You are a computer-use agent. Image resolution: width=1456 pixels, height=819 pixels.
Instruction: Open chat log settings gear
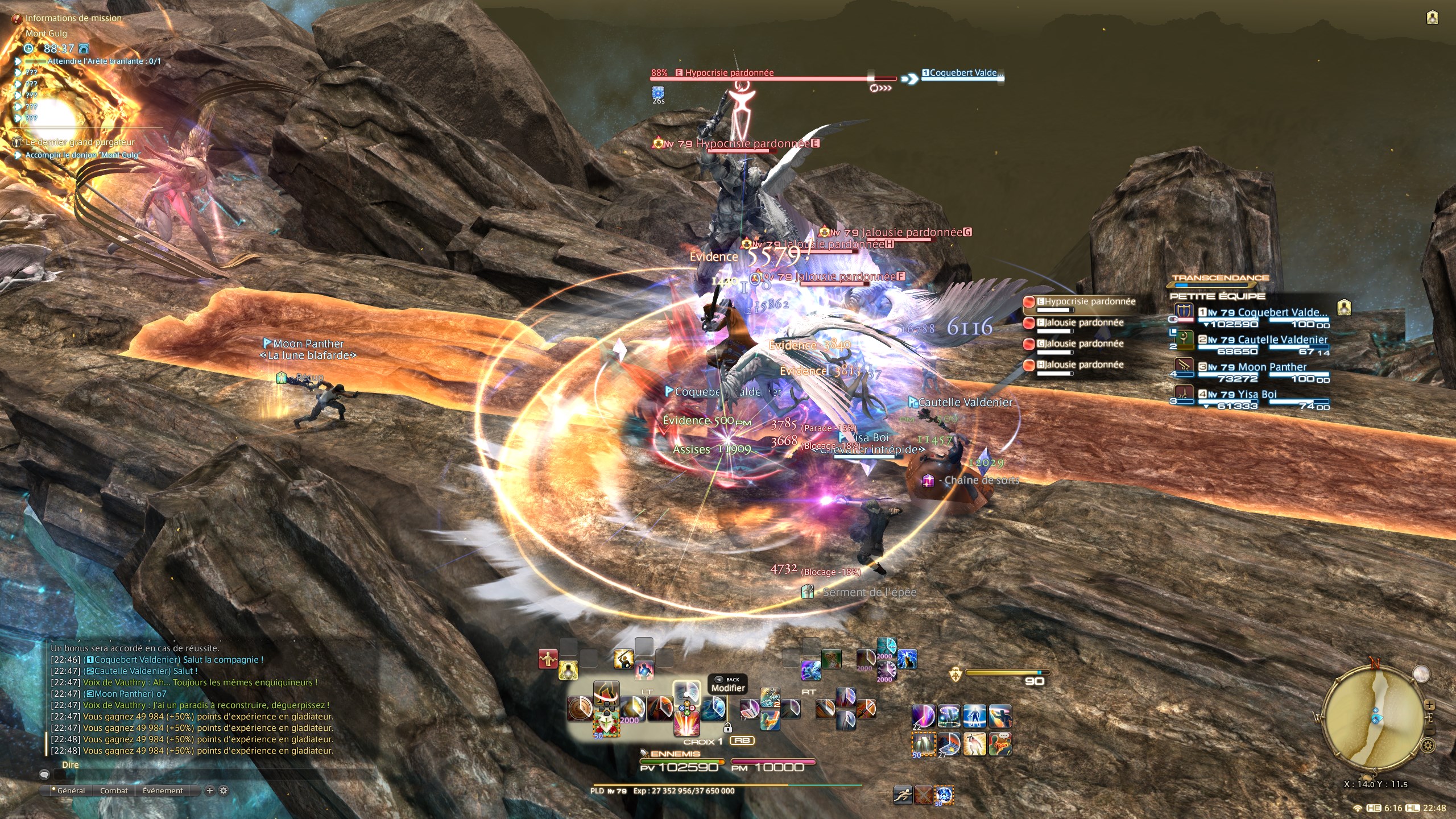click(x=224, y=791)
